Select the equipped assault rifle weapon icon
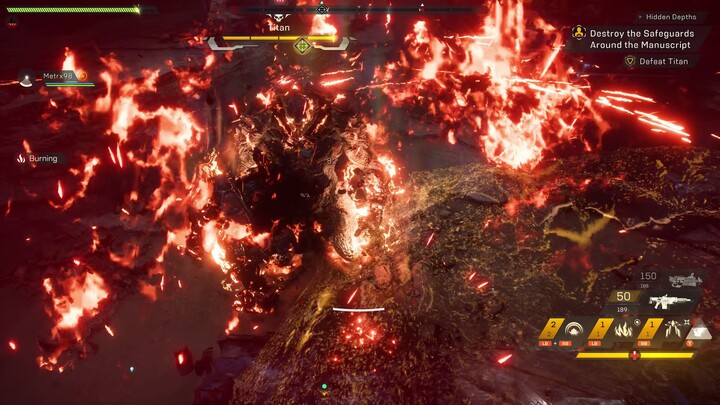Screen dimensions: 720x405 pos(670,300)
